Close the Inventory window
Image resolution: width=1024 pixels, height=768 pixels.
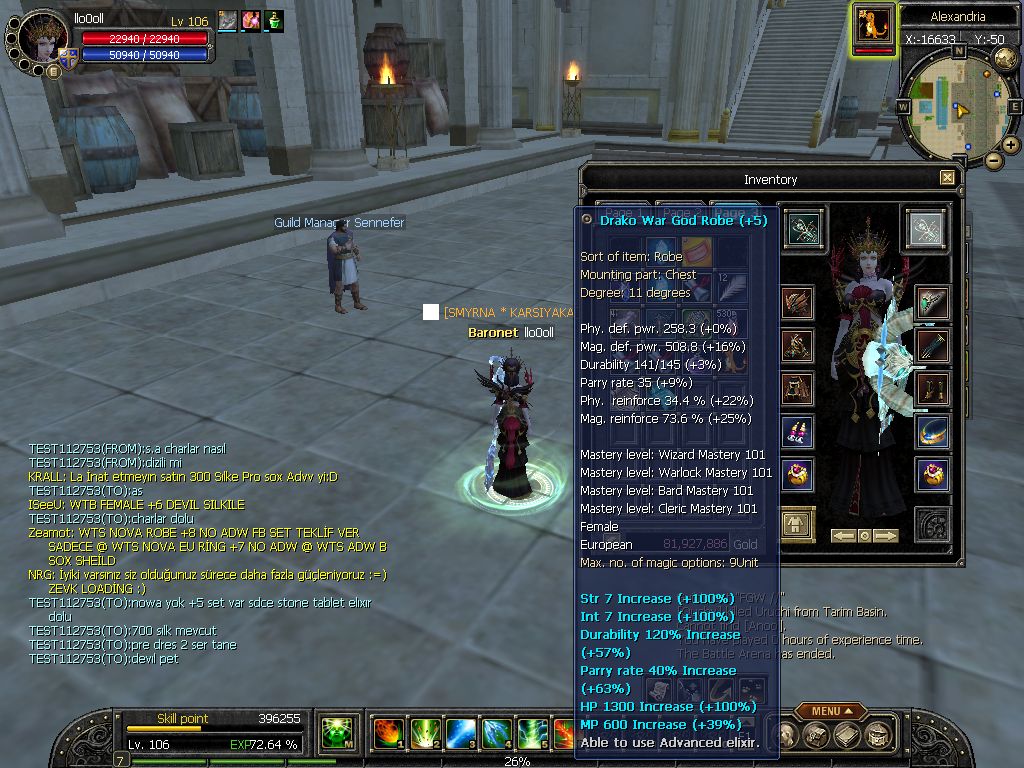947,178
